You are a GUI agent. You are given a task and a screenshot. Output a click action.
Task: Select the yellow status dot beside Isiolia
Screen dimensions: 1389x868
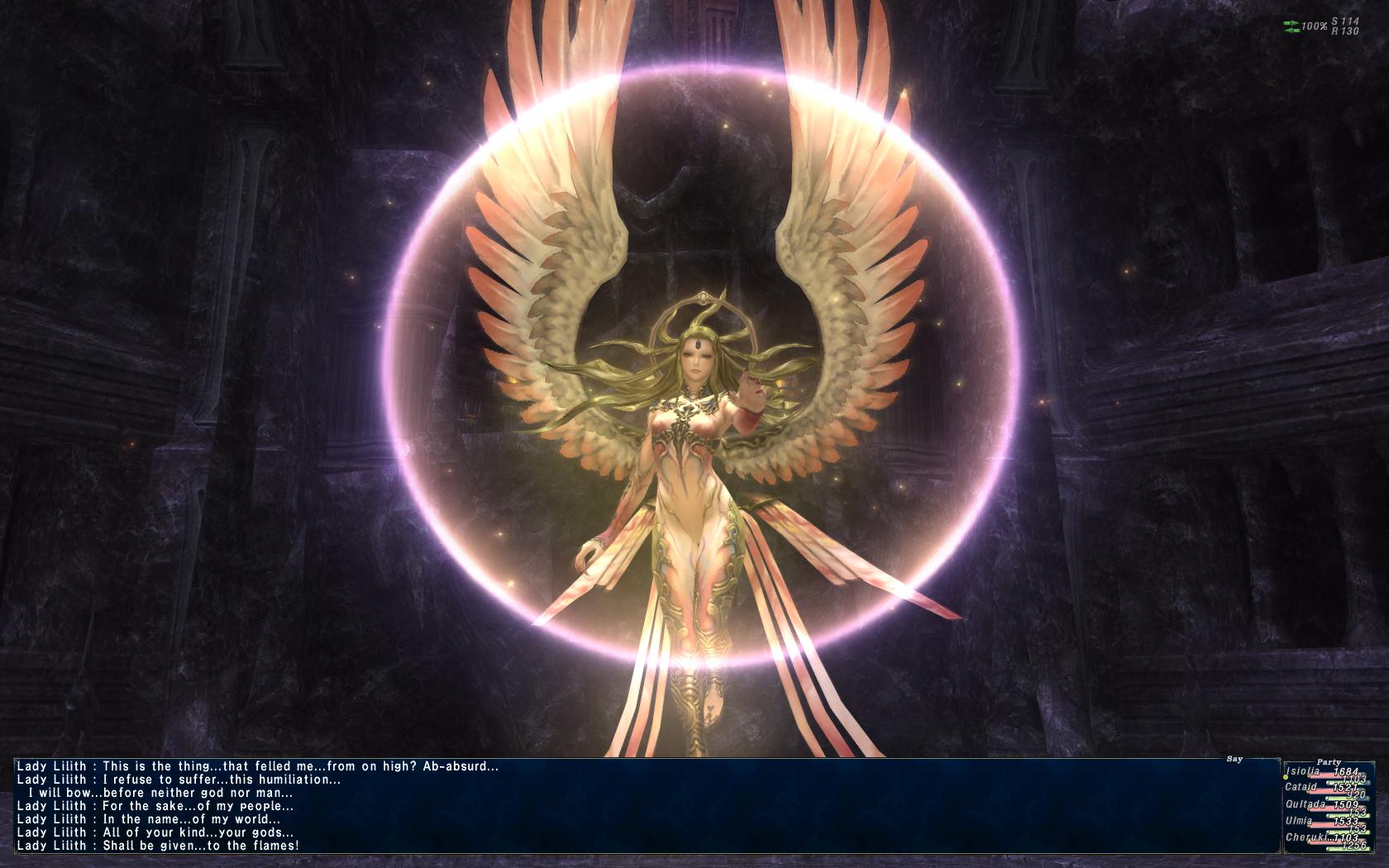[1286, 778]
